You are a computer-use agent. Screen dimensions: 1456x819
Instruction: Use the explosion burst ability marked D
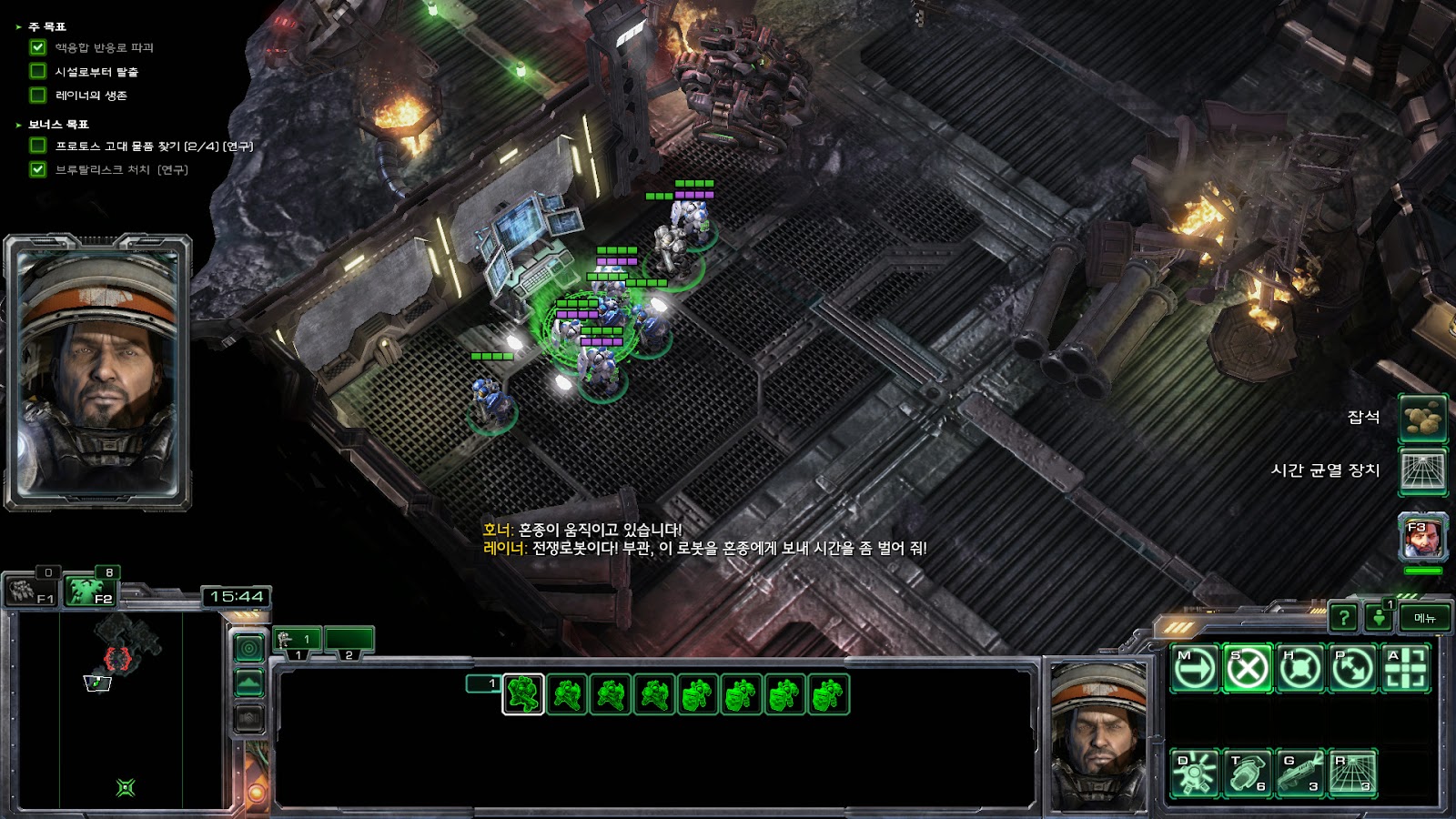(1194, 773)
